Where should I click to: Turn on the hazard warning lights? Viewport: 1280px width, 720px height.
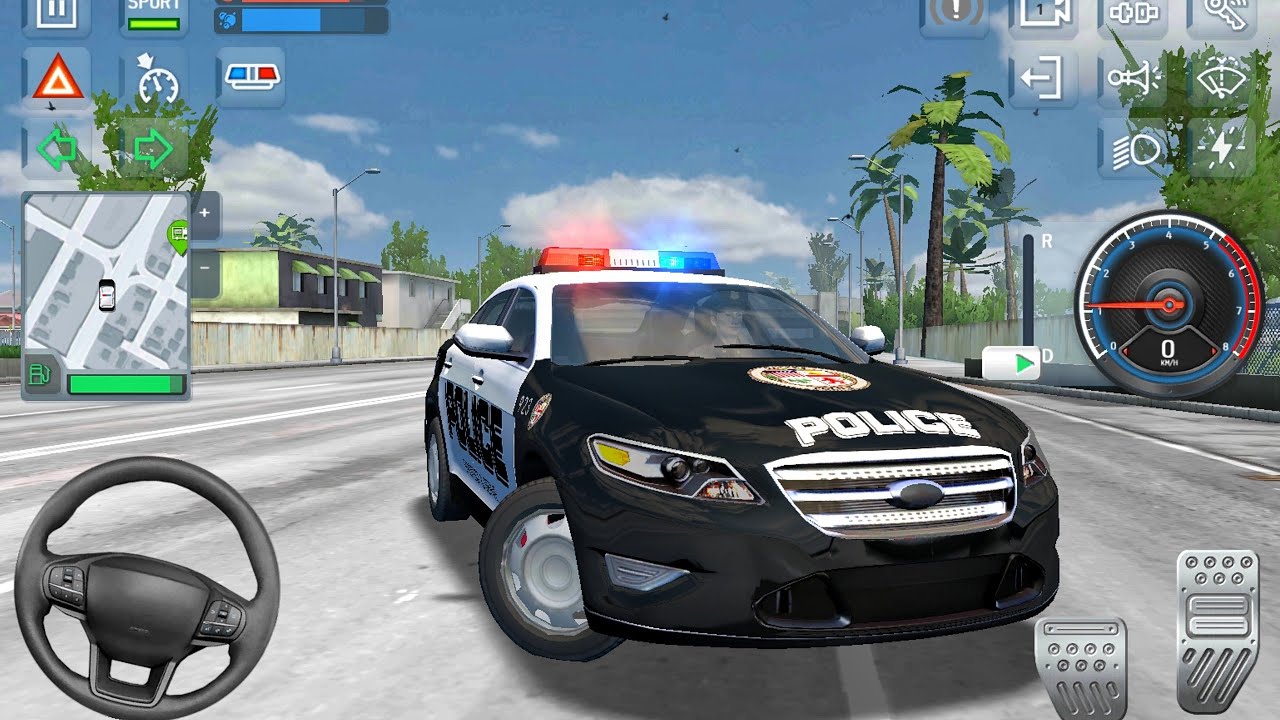coord(57,78)
